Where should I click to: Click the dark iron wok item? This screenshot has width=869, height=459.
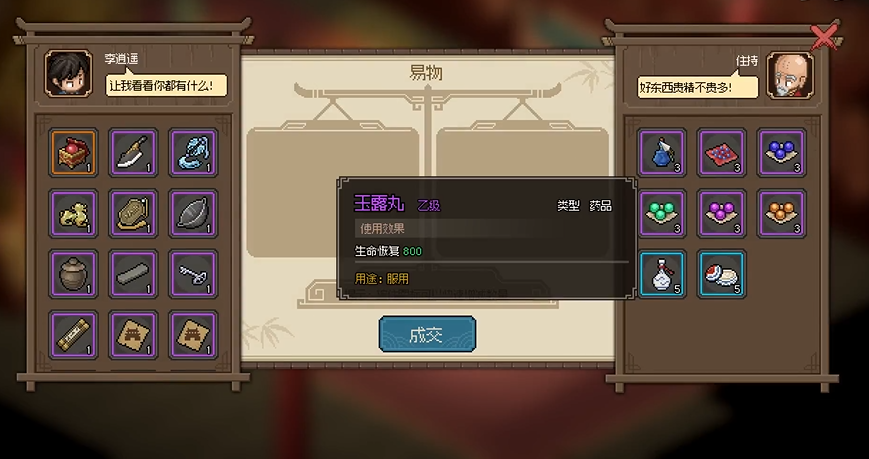tap(193, 212)
